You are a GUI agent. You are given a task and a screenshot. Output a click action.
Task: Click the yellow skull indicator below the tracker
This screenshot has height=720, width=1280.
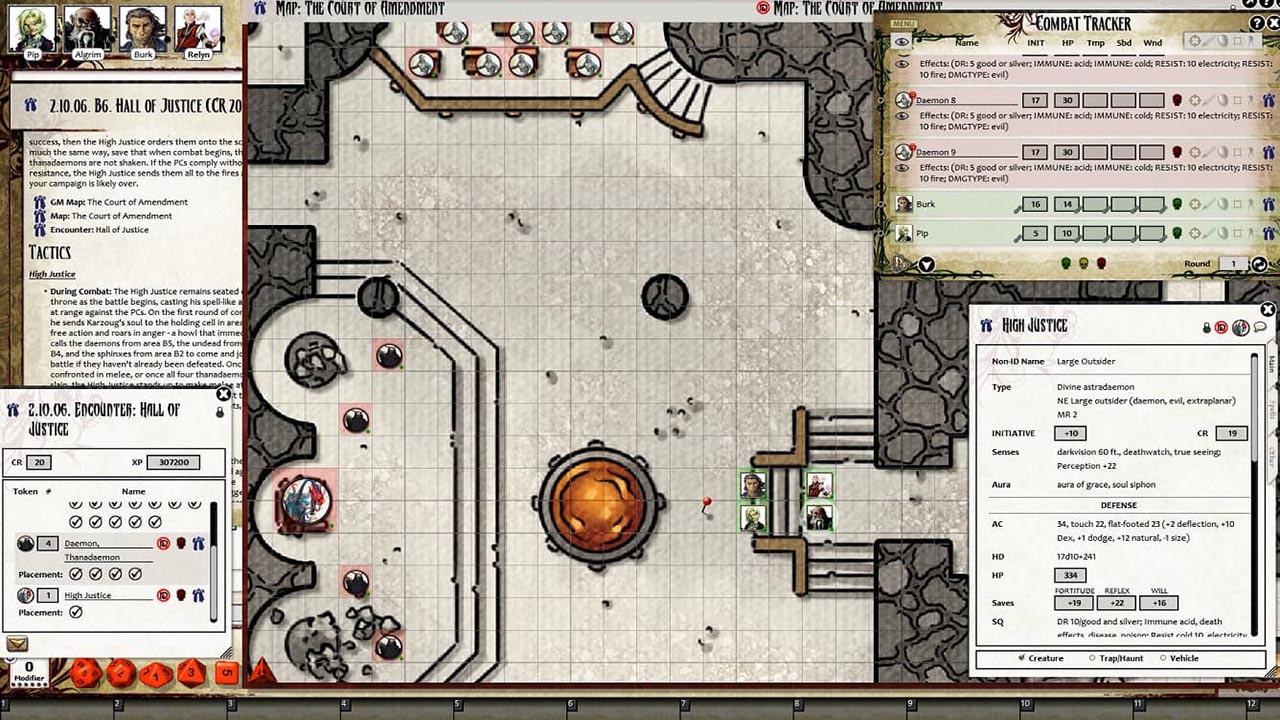(x=1082, y=263)
